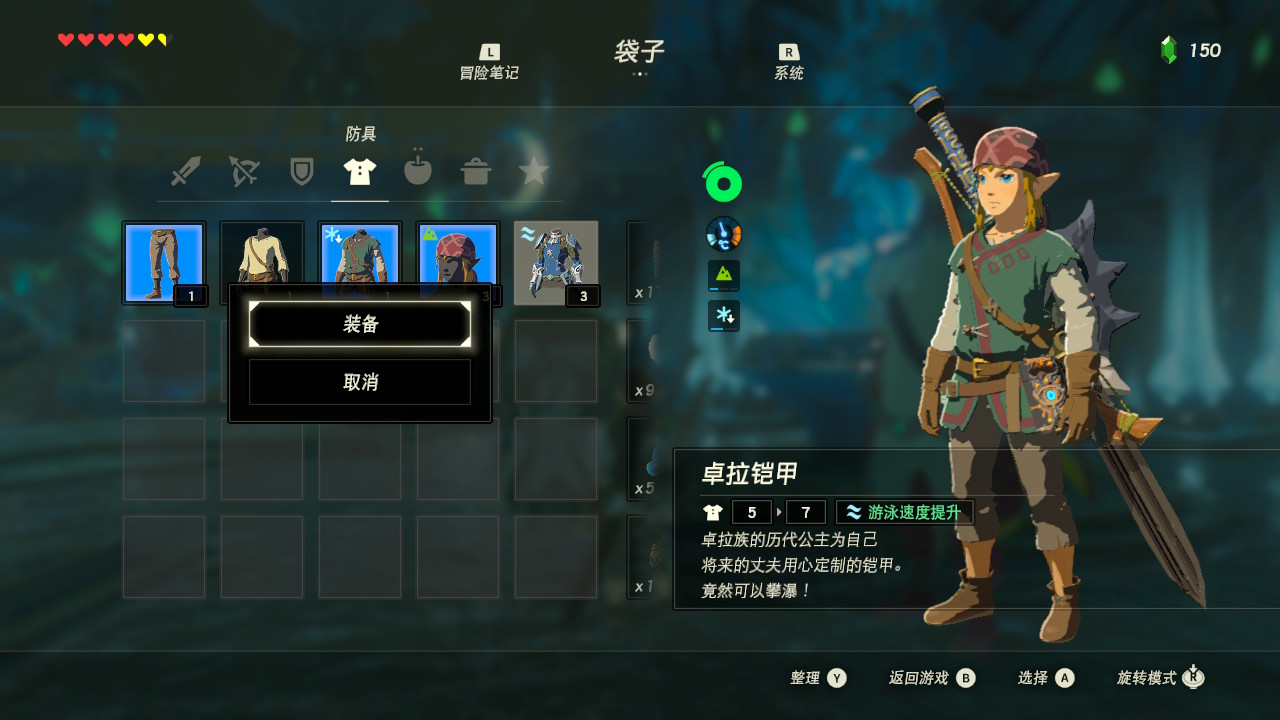Select the armor shirt tab
Image resolution: width=1280 pixels, height=720 pixels.
coord(360,172)
